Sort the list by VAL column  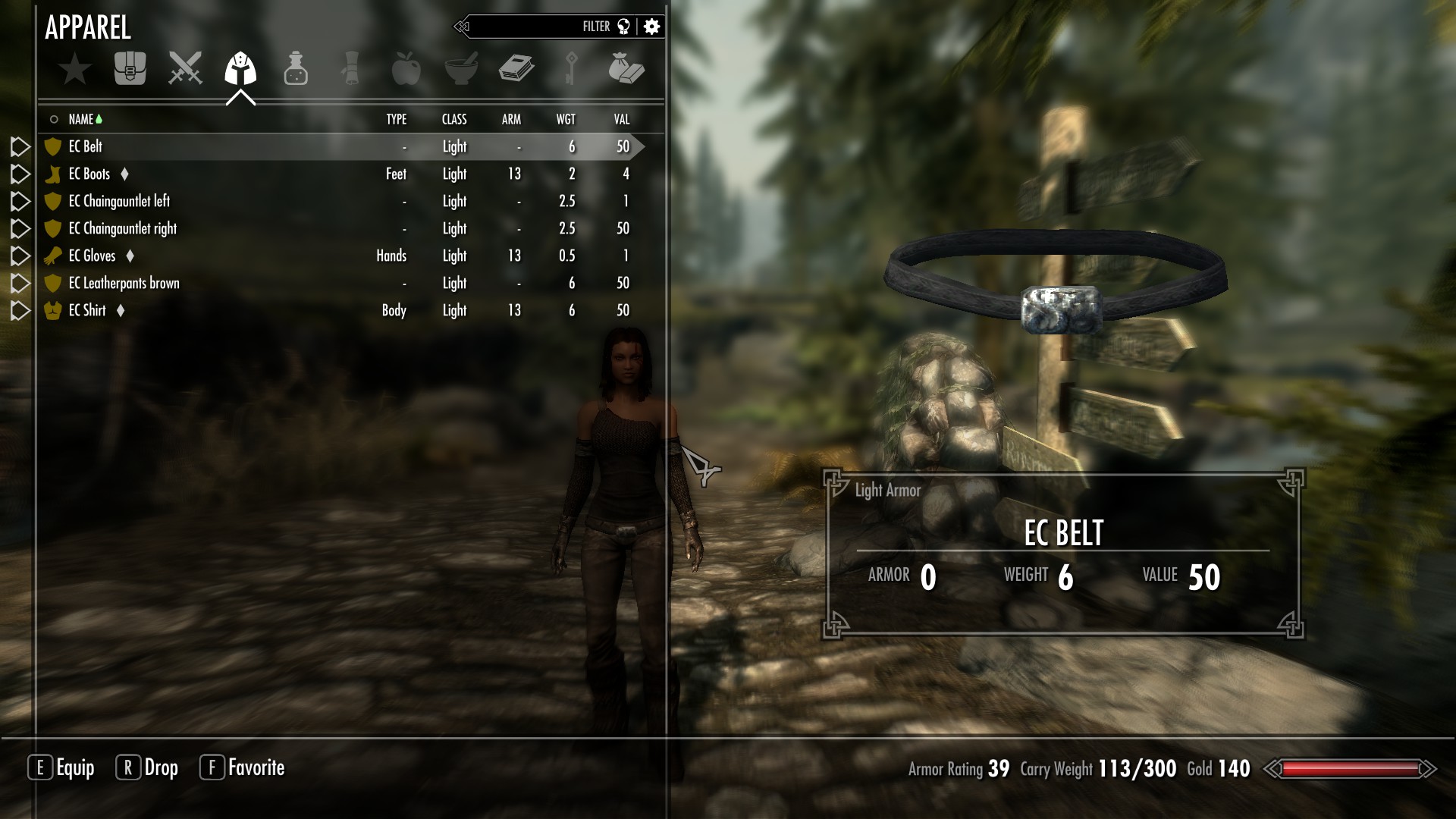[622, 119]
